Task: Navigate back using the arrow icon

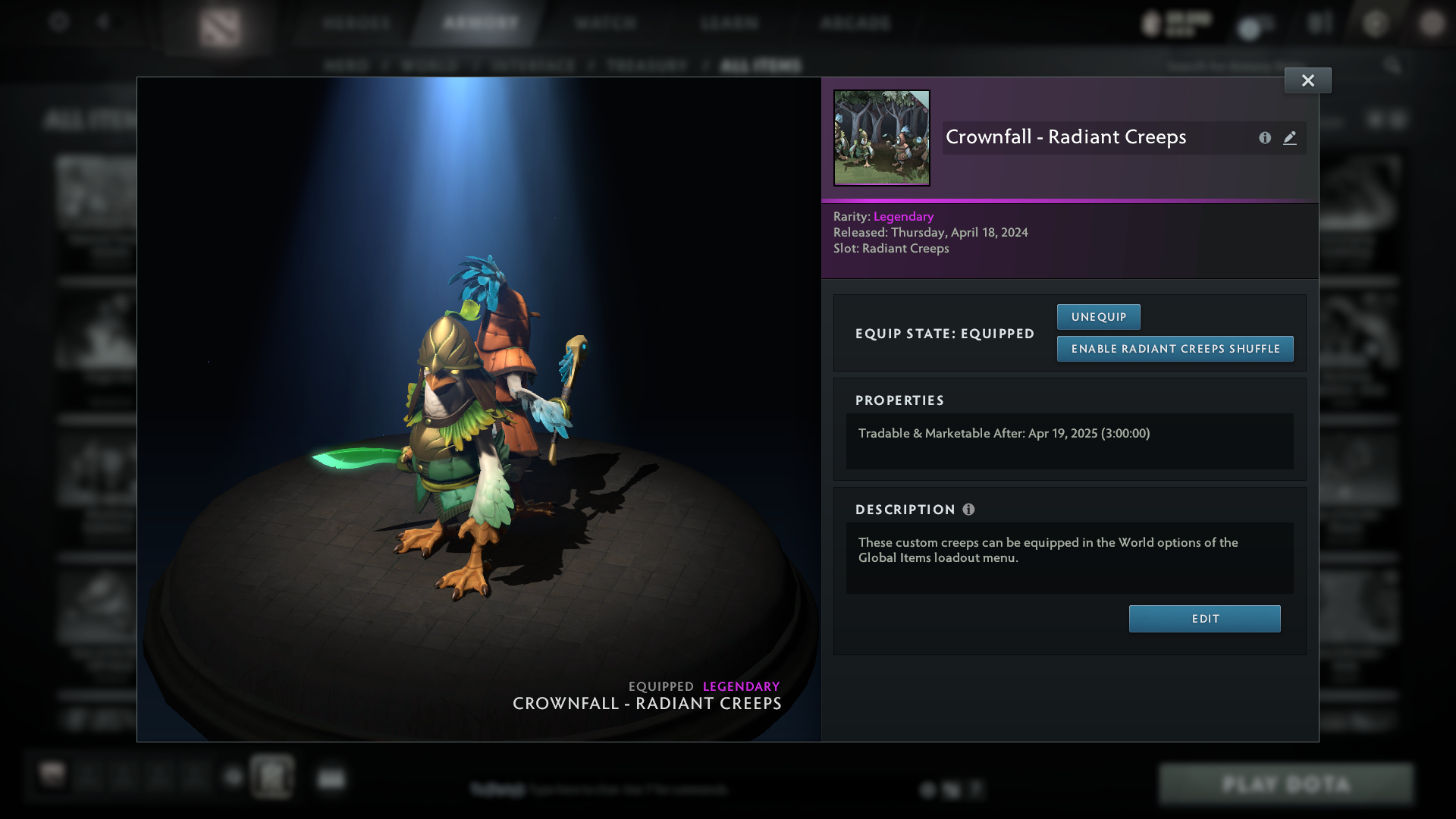Action: 104,22
